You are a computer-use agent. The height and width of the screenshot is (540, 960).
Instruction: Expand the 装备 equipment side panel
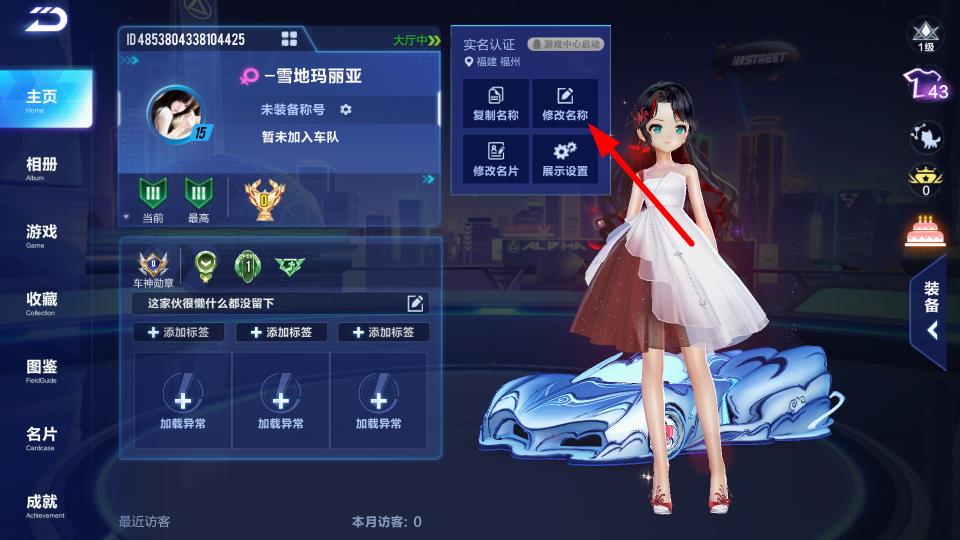click(x=931, y=312)
